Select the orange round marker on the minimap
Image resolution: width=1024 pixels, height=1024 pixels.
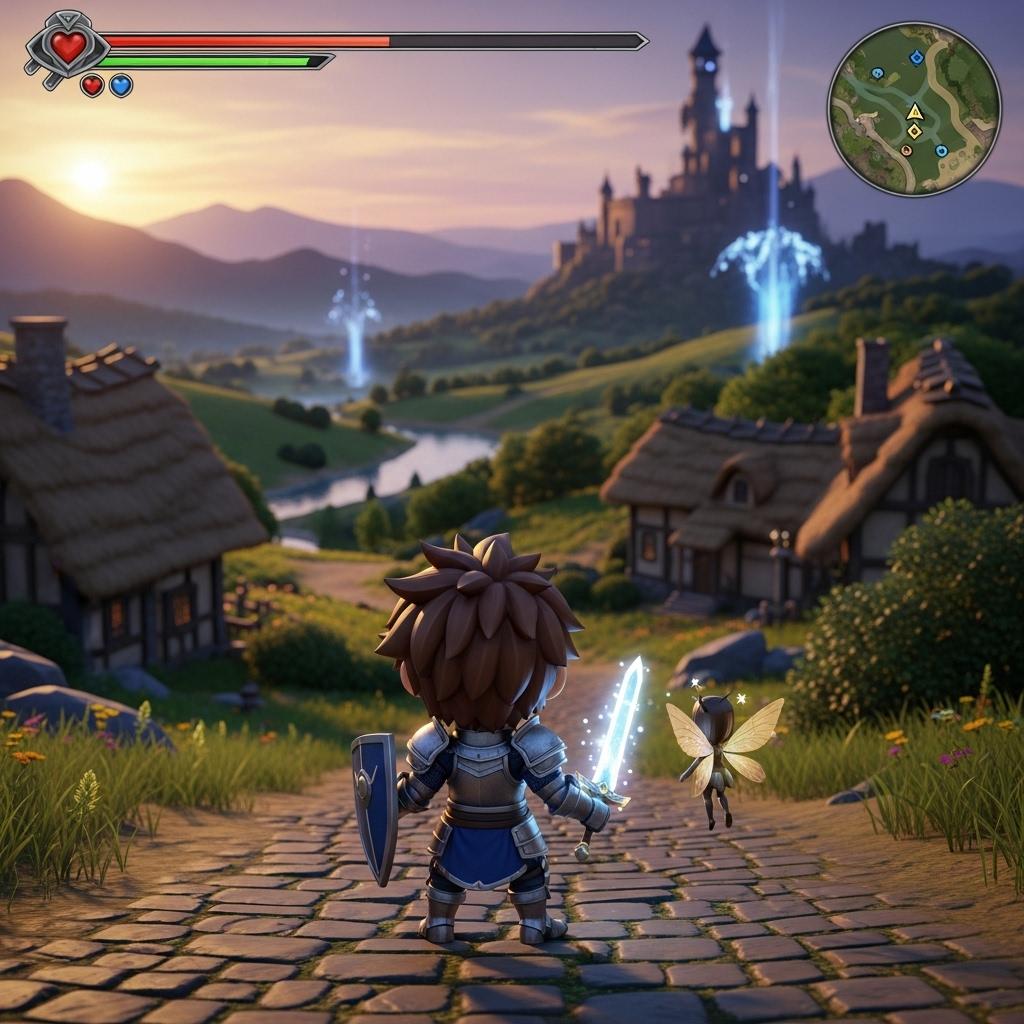pos(906,150)
